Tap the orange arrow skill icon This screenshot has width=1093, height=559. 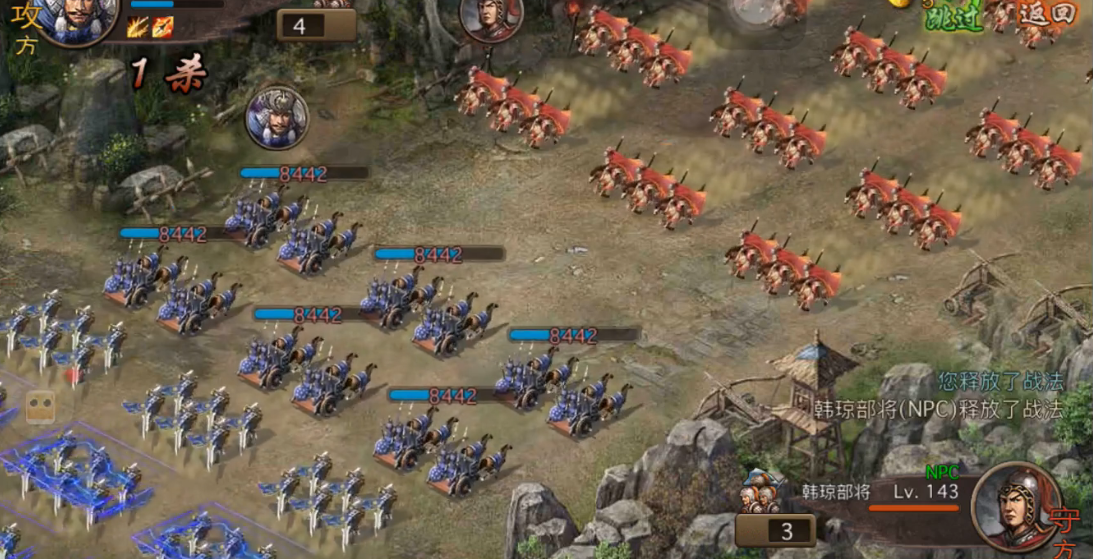[162, 28]
